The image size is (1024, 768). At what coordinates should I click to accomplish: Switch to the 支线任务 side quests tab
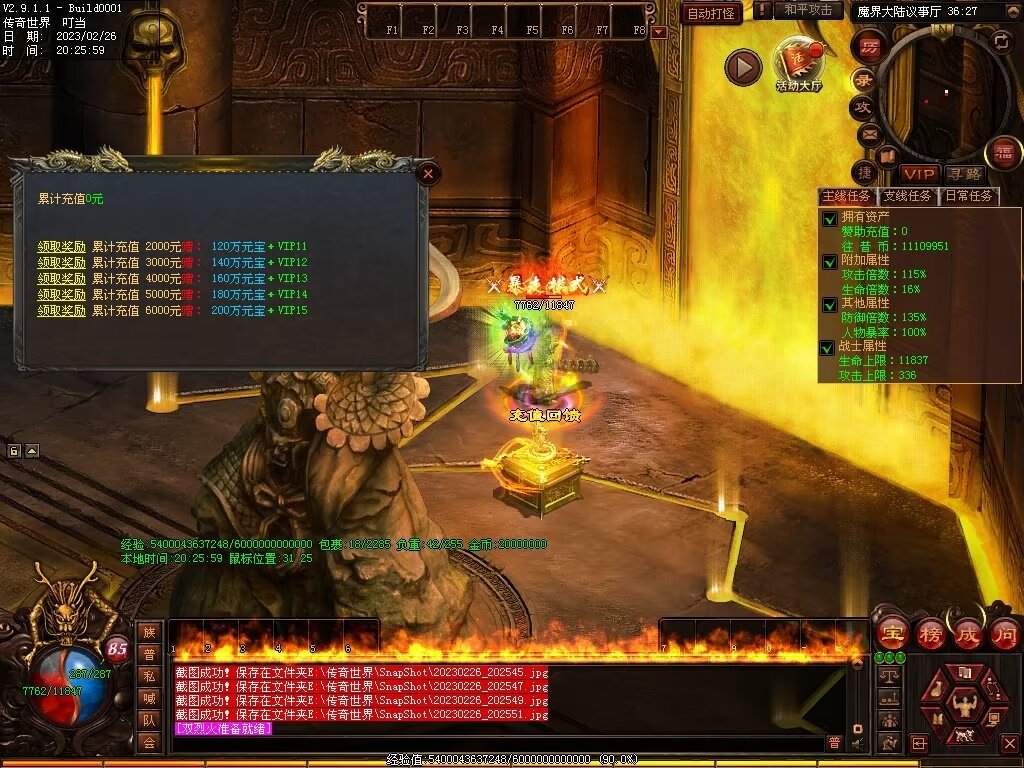pyautogui.click(x=907, y=196)
